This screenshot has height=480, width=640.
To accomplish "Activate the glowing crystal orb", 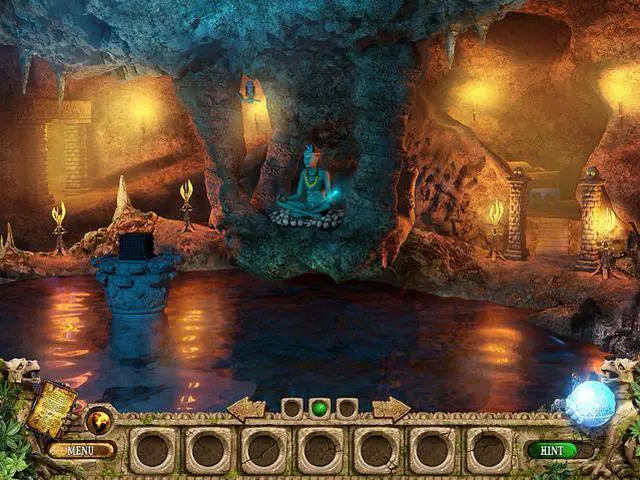I will (590, 405).
